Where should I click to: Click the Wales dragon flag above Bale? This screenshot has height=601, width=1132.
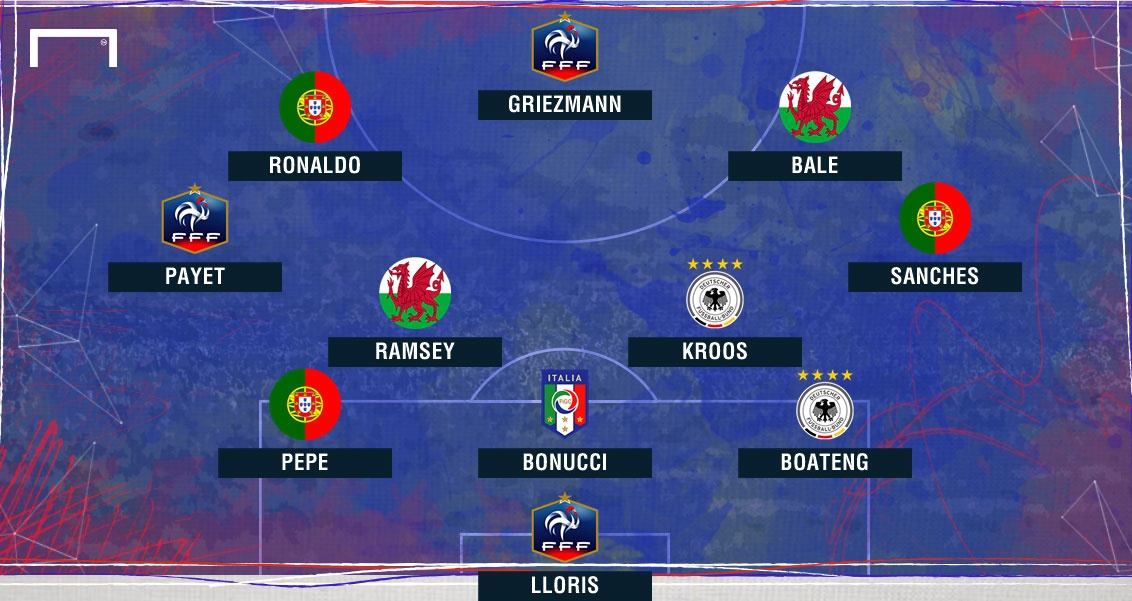pyautogui.click(x=815, y=107)
